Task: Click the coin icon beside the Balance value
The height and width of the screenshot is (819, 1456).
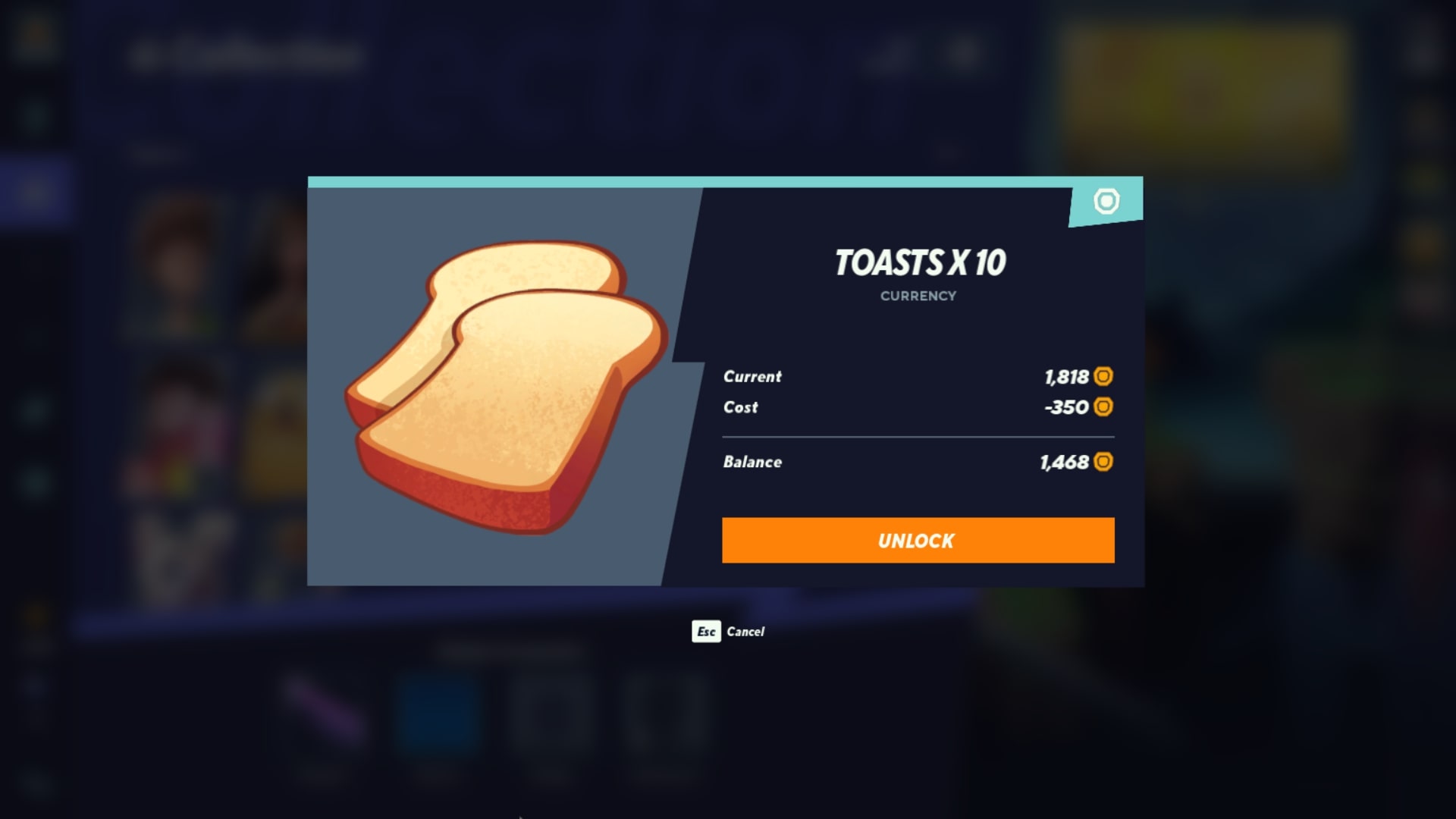Action: (x=1104, y=462)
